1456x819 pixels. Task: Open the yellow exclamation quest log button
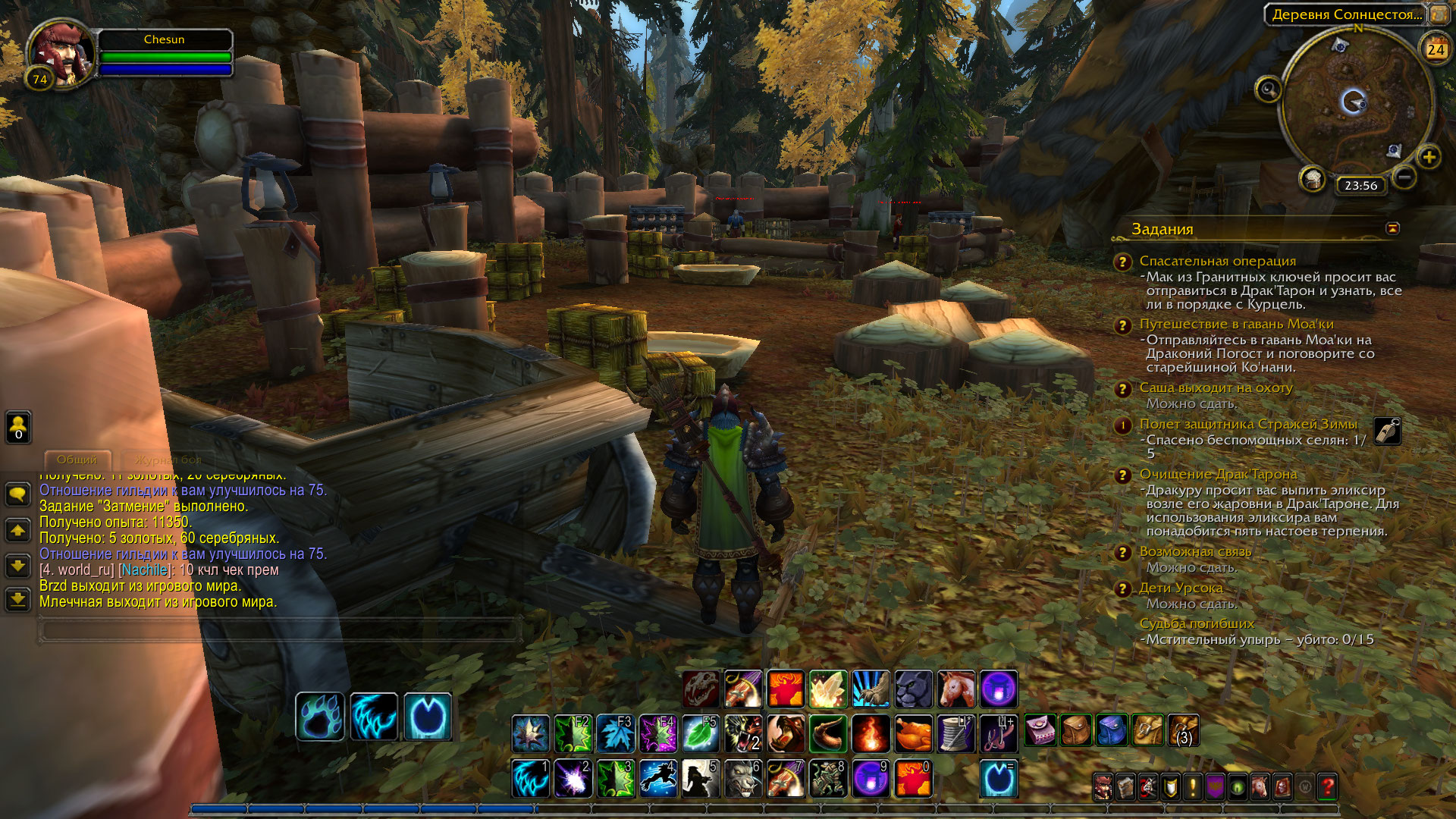click(1193, 787)
